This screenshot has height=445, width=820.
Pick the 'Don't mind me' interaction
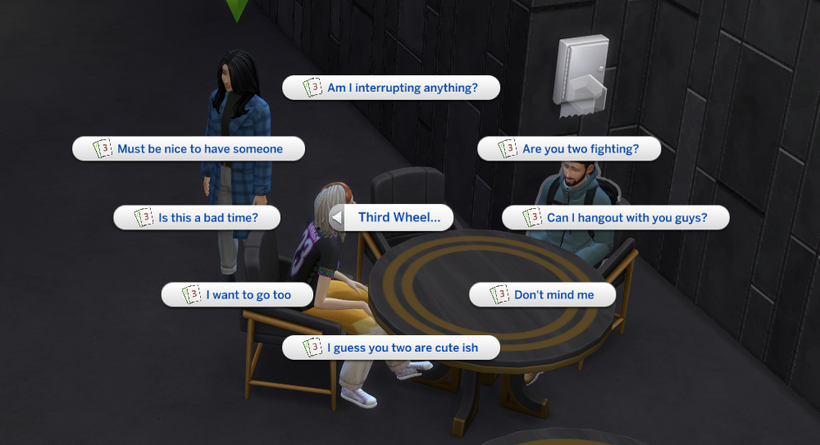pos(542,295)
